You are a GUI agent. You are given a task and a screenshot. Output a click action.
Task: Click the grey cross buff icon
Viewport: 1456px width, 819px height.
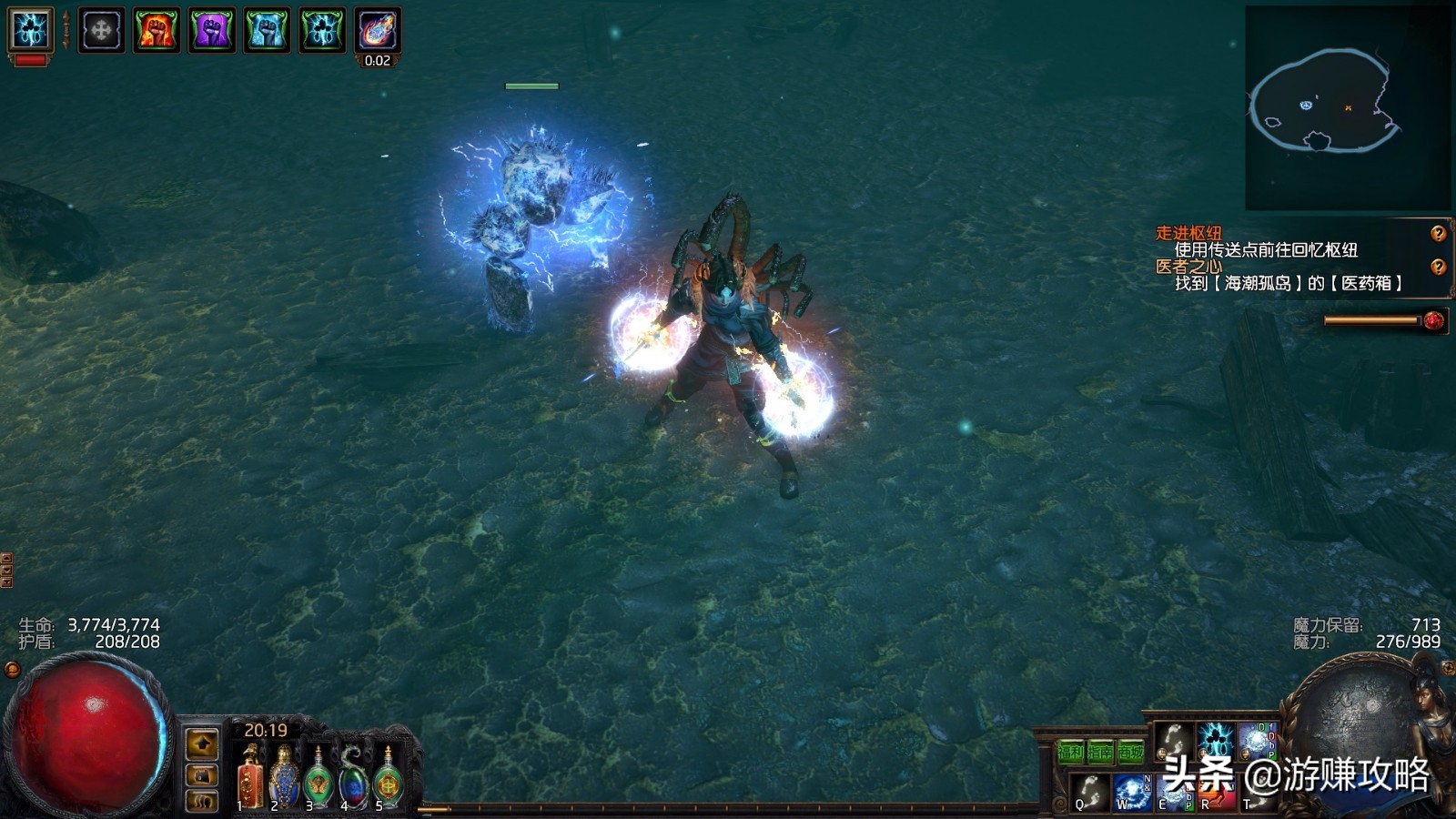tap(101, 30)
